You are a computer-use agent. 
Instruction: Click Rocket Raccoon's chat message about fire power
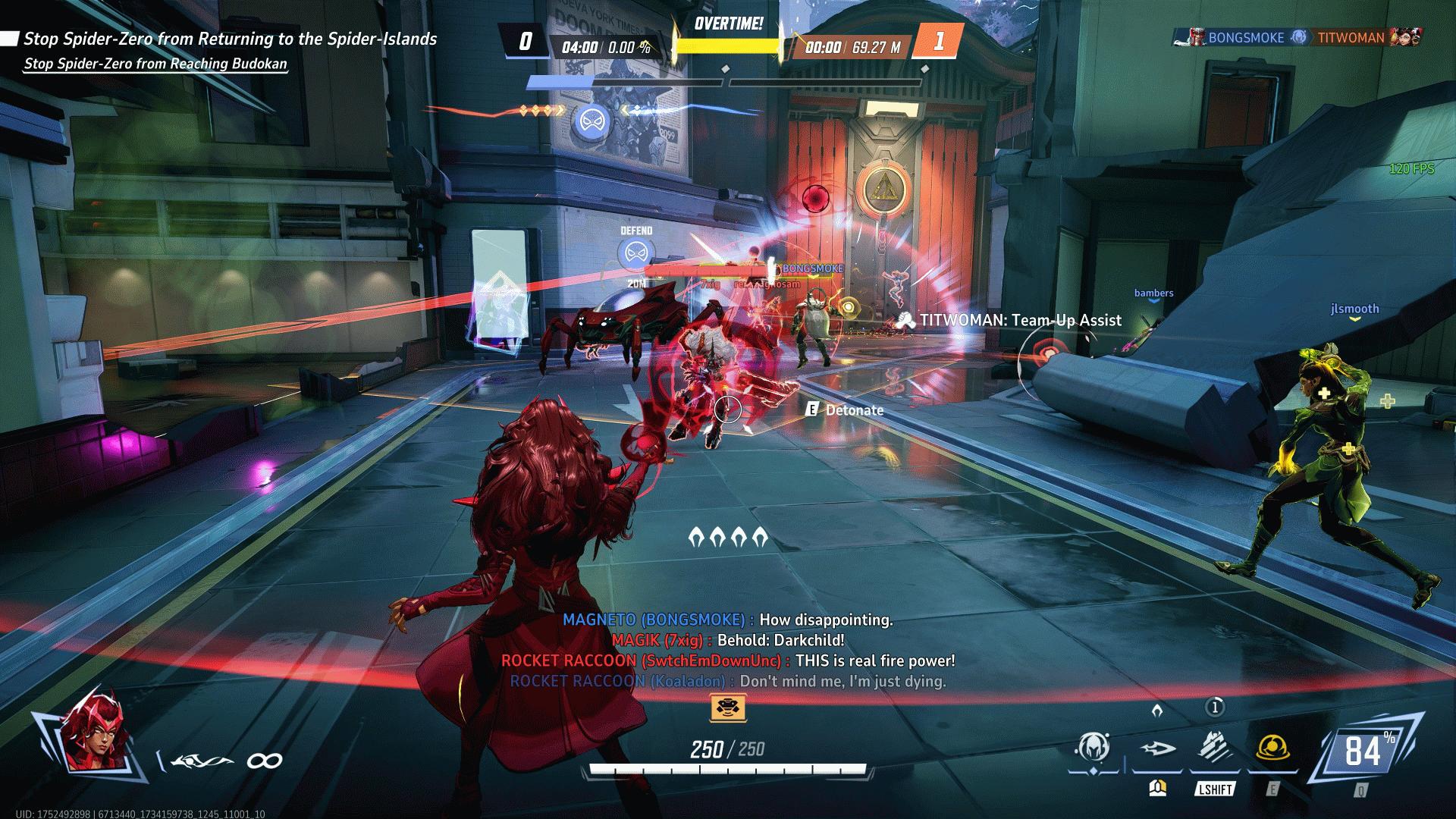click(730, 661)
